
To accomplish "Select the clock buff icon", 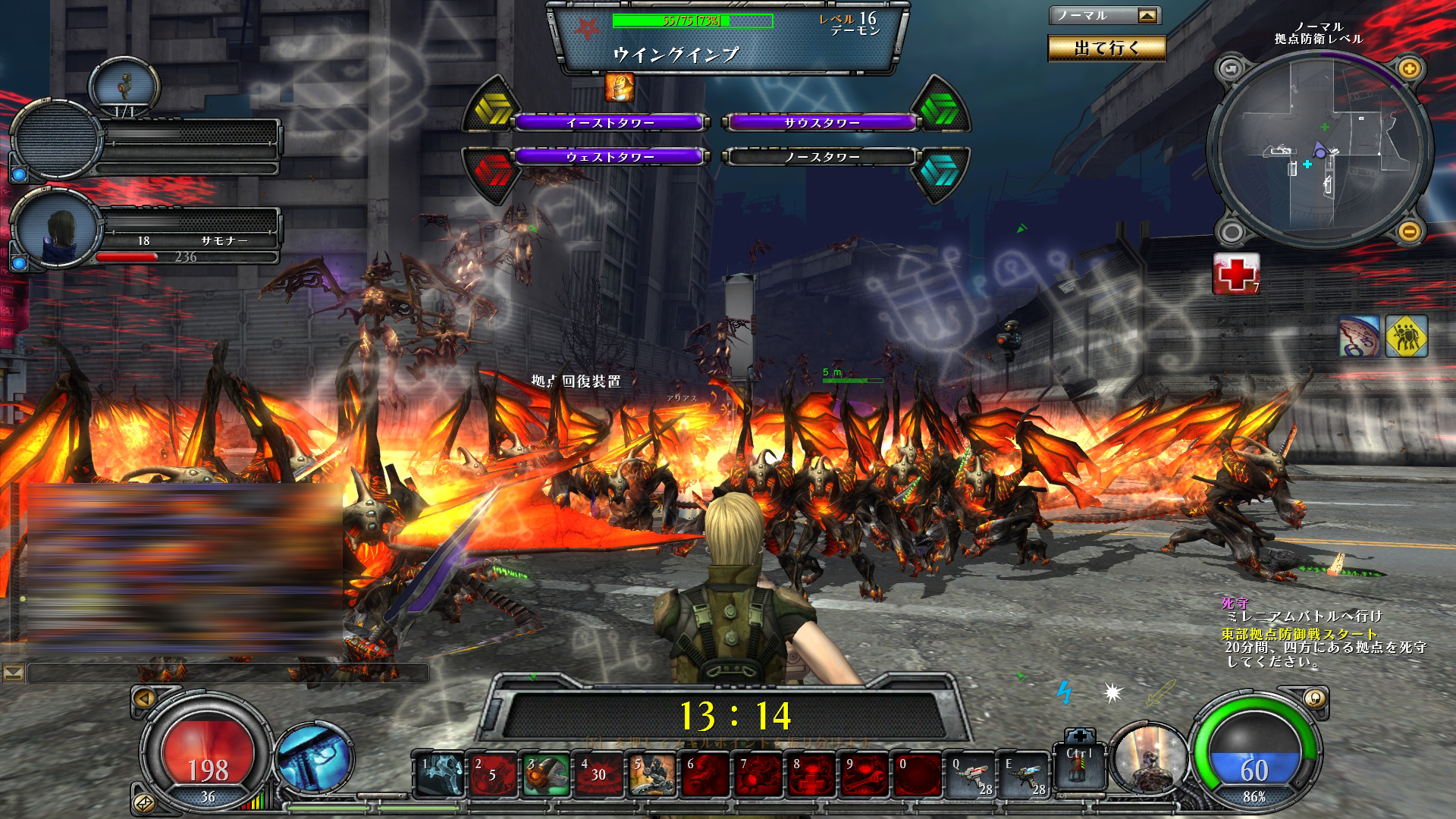I will pos(1358,336).
